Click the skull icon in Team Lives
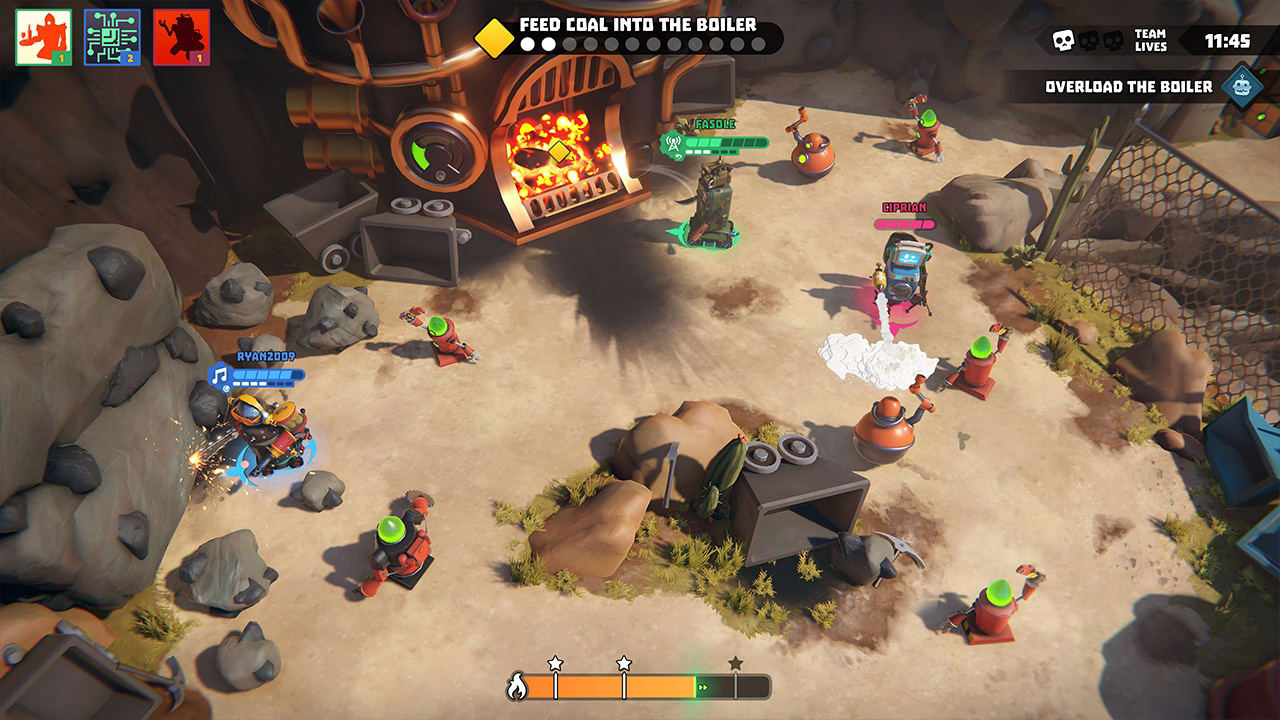Viewport: 1280px width, 720px height. click(1062, 39)
